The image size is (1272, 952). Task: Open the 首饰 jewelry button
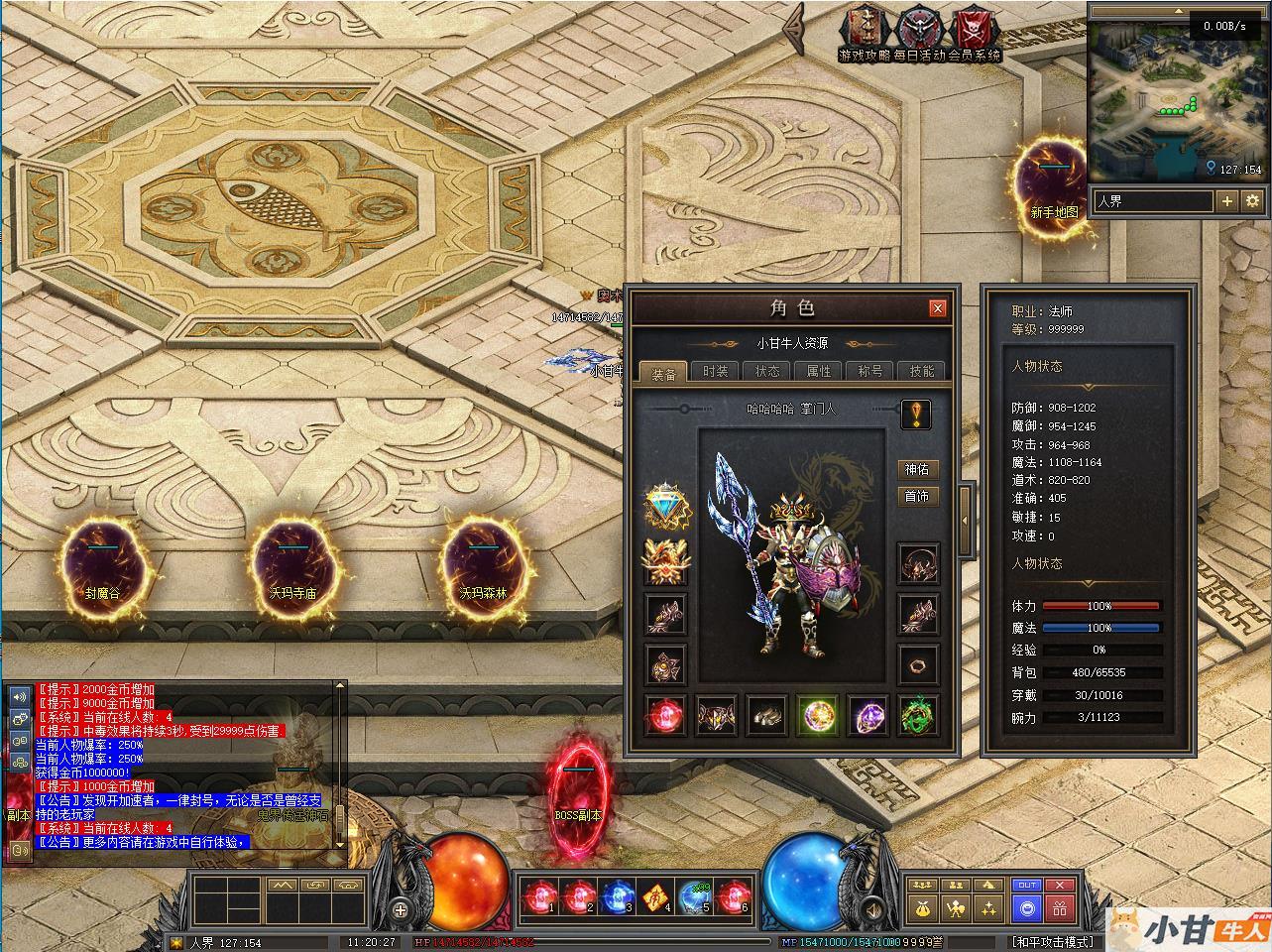click(x=917, y=496)
